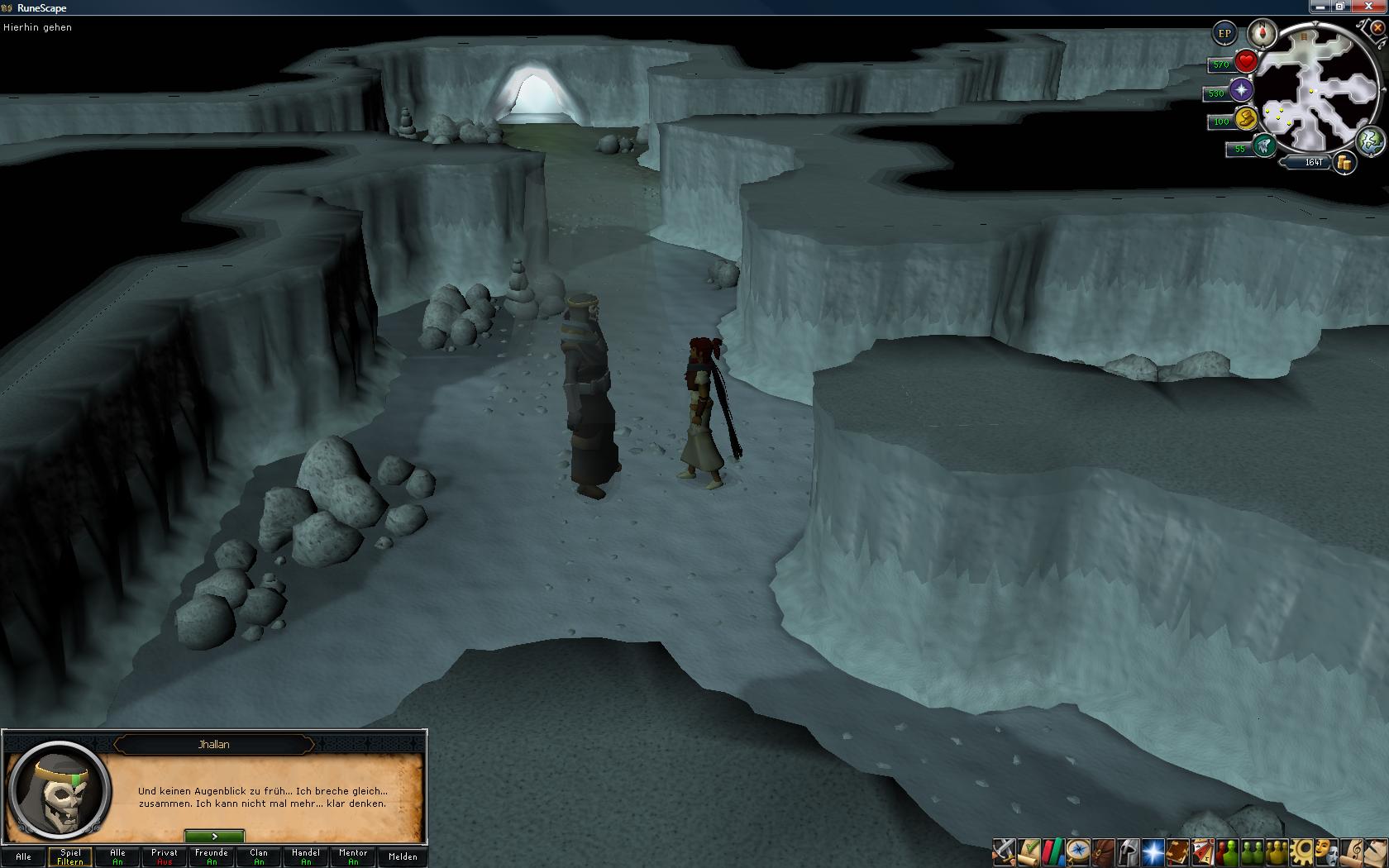1389x868 pixels.
Task: Activate the purple prayer star orb
Action: click(x=1241, y=91)
